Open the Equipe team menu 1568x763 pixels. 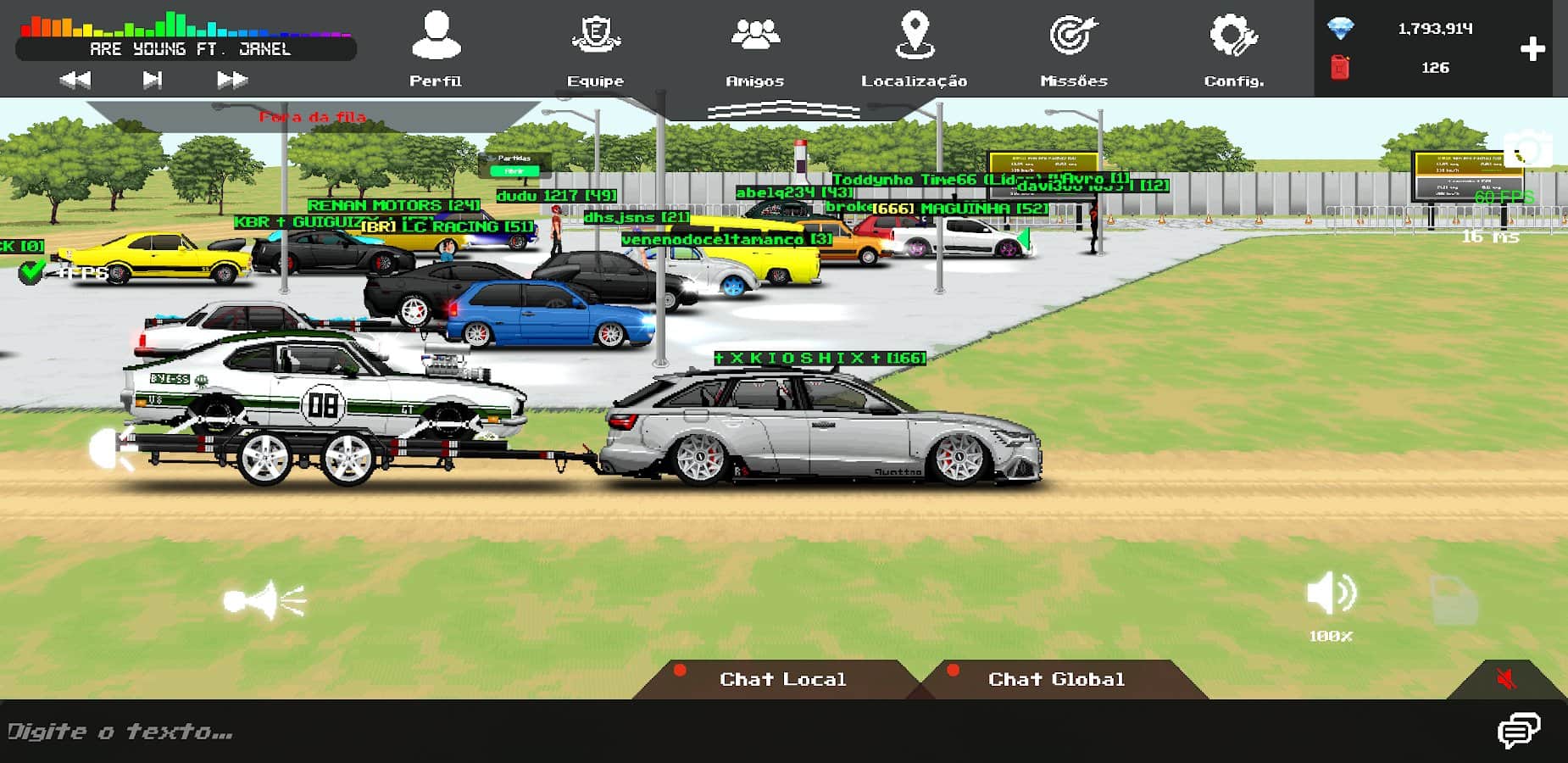595,47
